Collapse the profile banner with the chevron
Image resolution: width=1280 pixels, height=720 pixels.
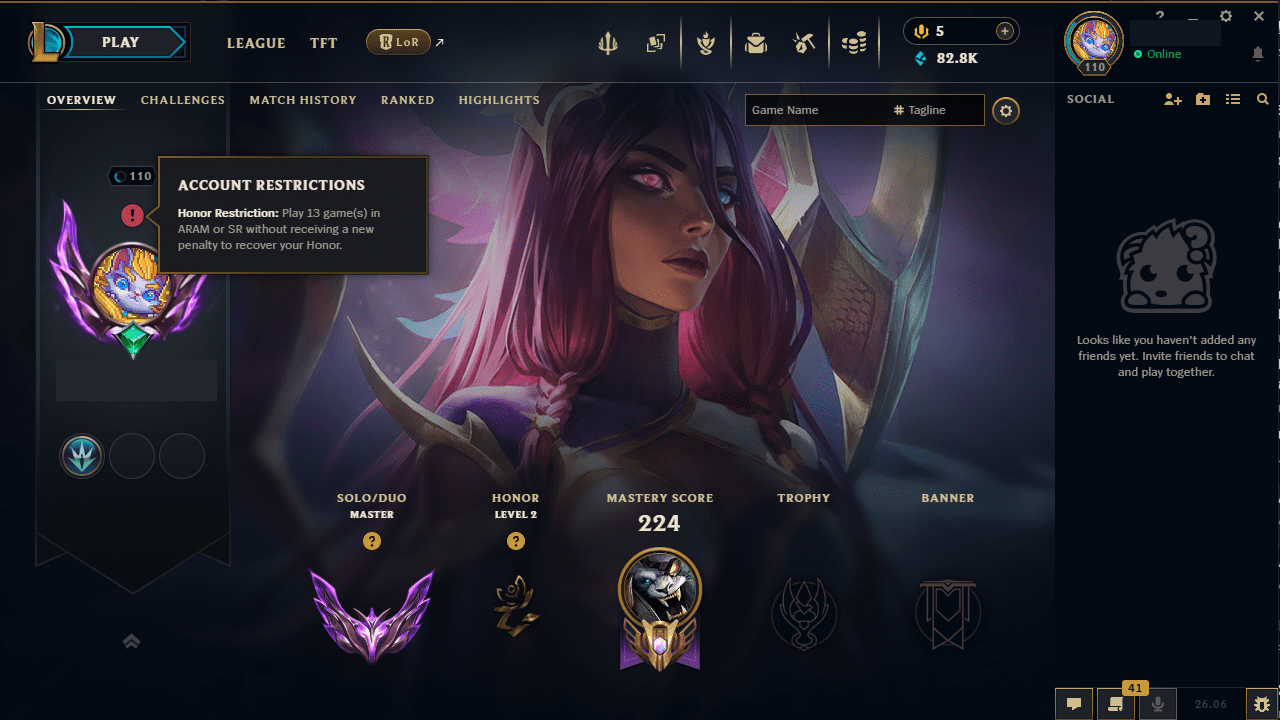(x=131, y=641)
